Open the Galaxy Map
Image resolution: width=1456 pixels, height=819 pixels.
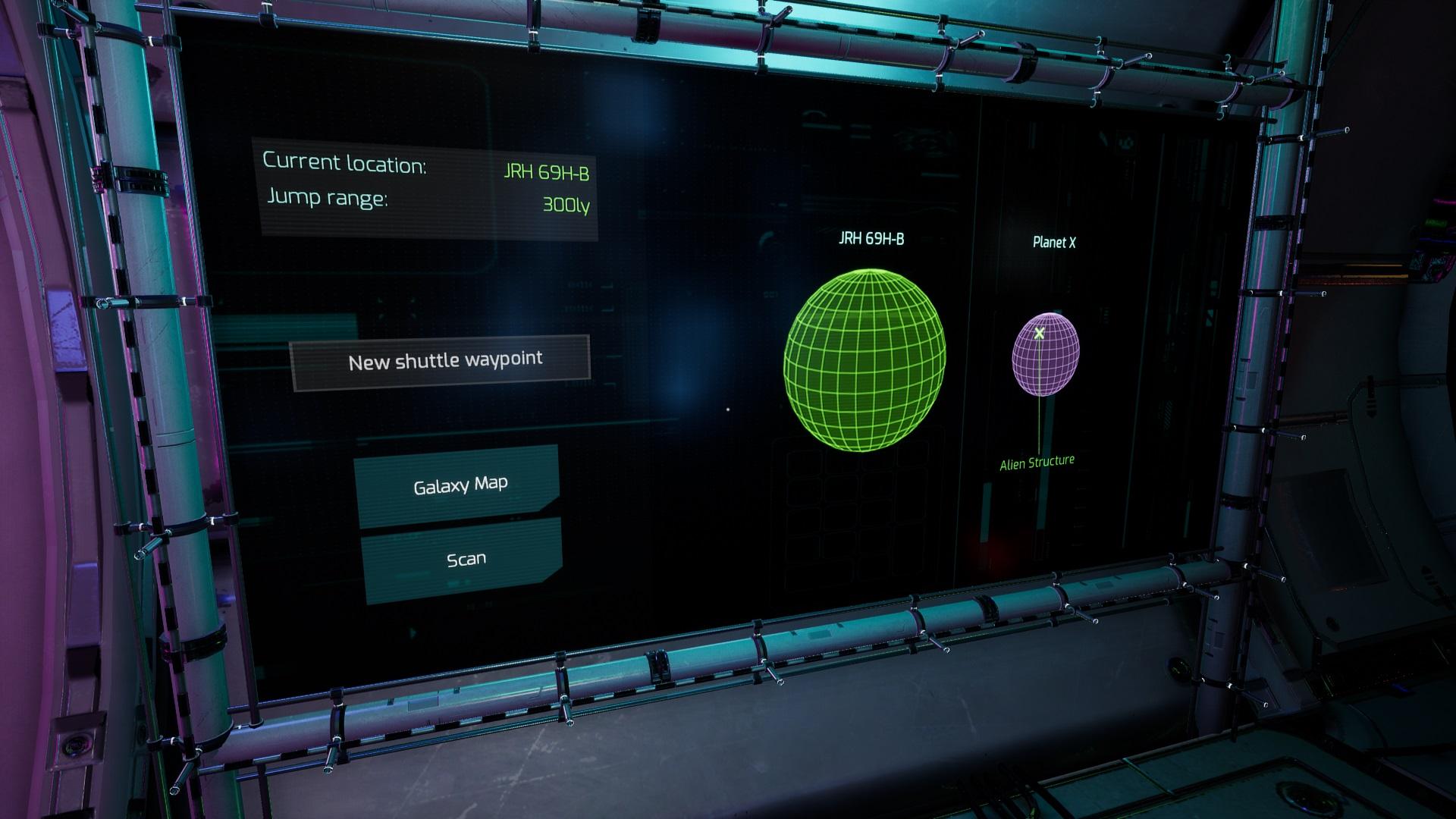pos(459,485)
